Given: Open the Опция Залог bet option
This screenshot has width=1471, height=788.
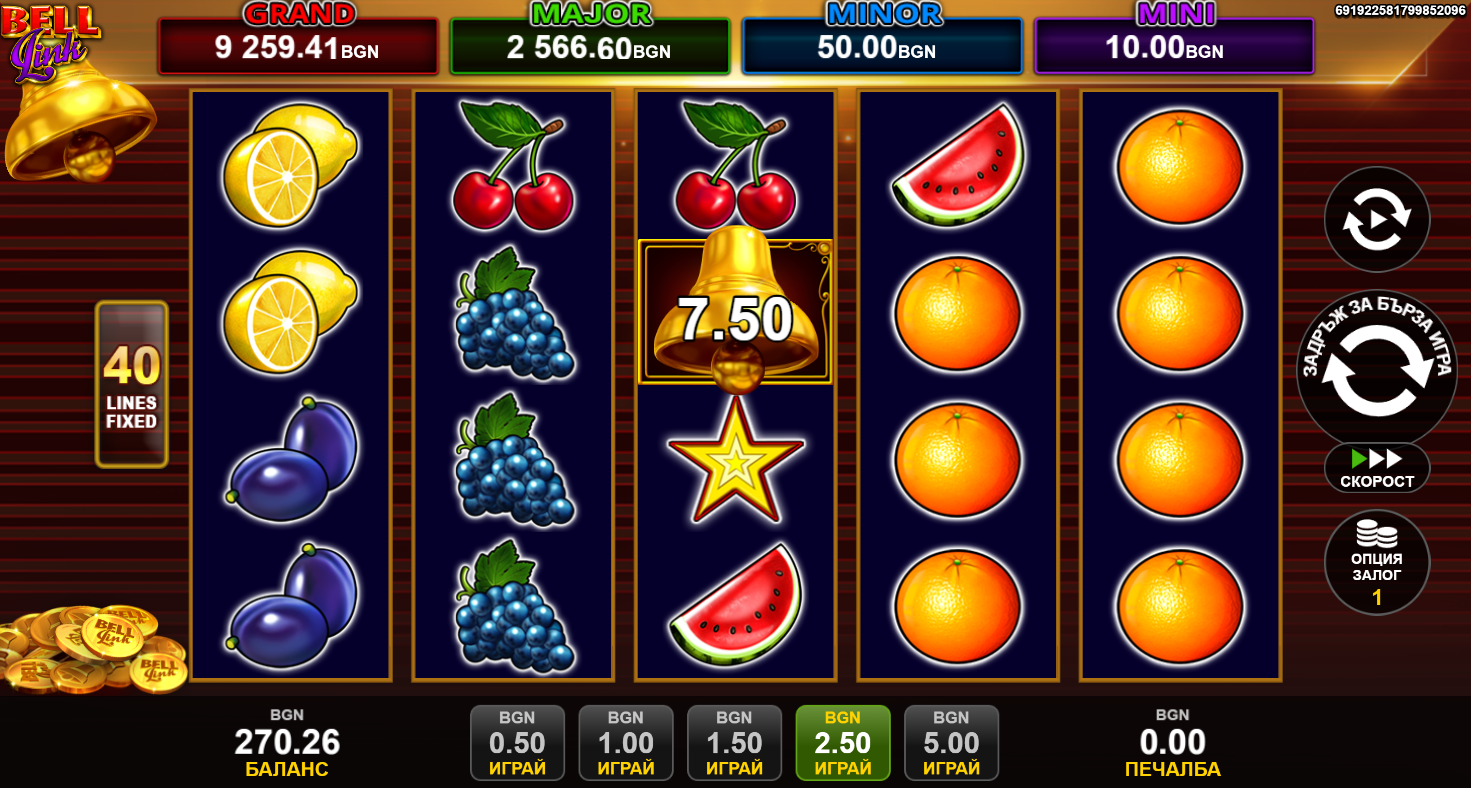Looking at the screenshot, I should pyautogui.click(x=1376, y=563).
